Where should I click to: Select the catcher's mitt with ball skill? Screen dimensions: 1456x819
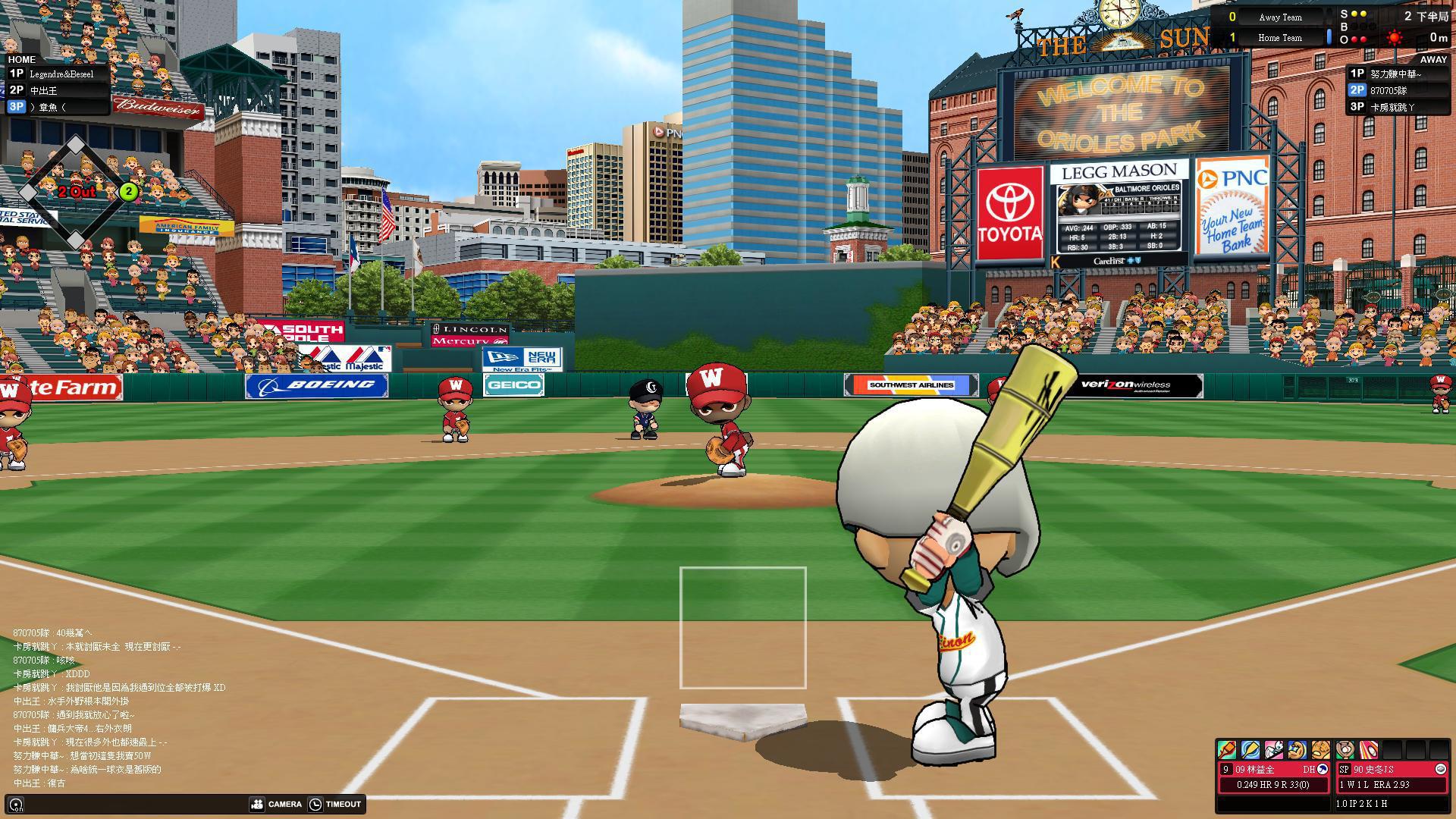[1345, 750]
